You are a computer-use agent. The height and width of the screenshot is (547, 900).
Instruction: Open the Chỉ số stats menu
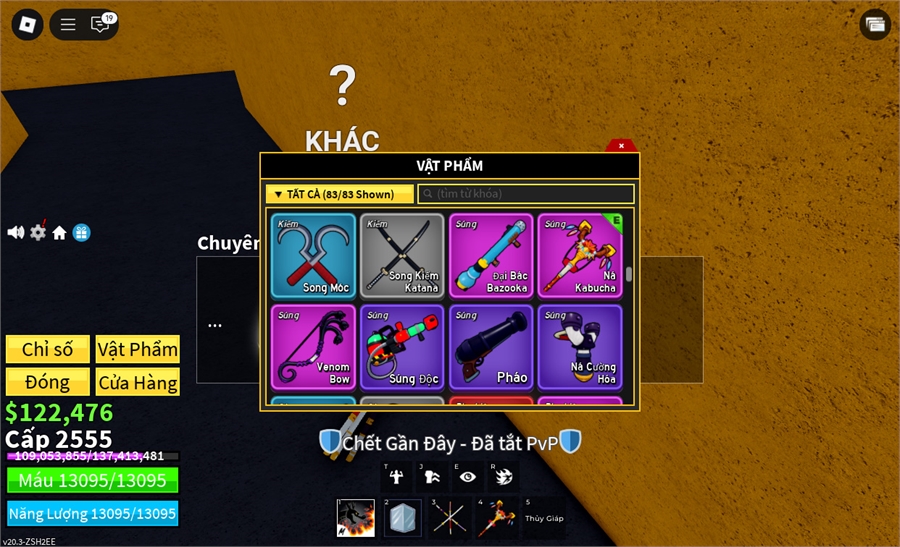tap(47, 349)
